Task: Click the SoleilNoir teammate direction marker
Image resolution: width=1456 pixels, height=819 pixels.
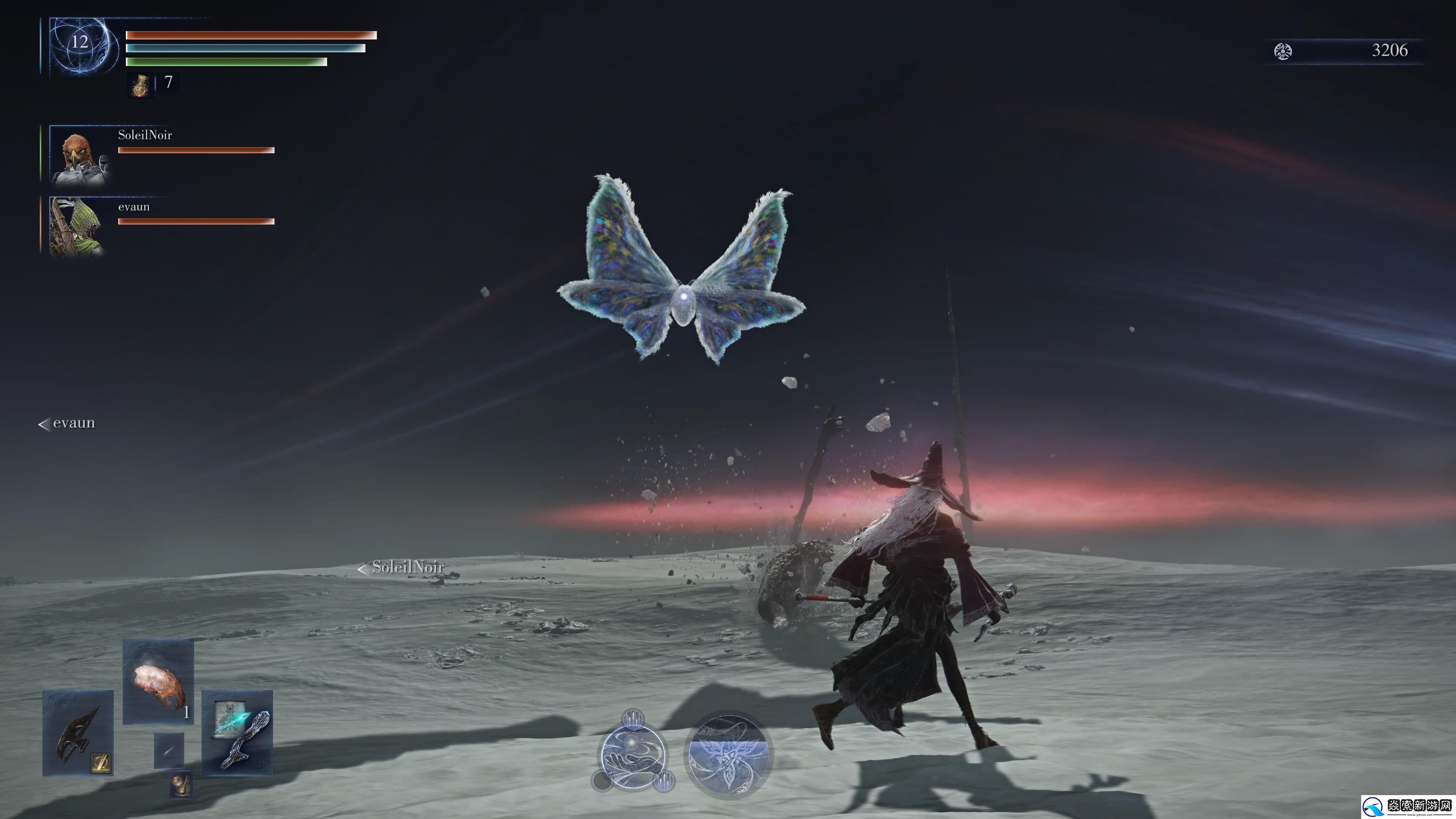Action: click(x=401, y=567)
